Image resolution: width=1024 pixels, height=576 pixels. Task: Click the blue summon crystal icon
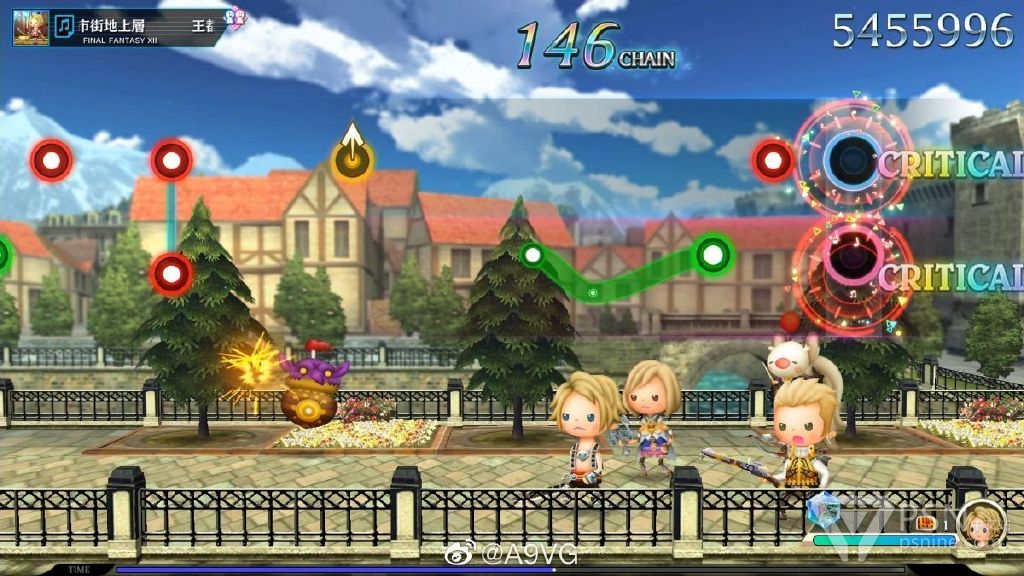[x=823, y=509]
